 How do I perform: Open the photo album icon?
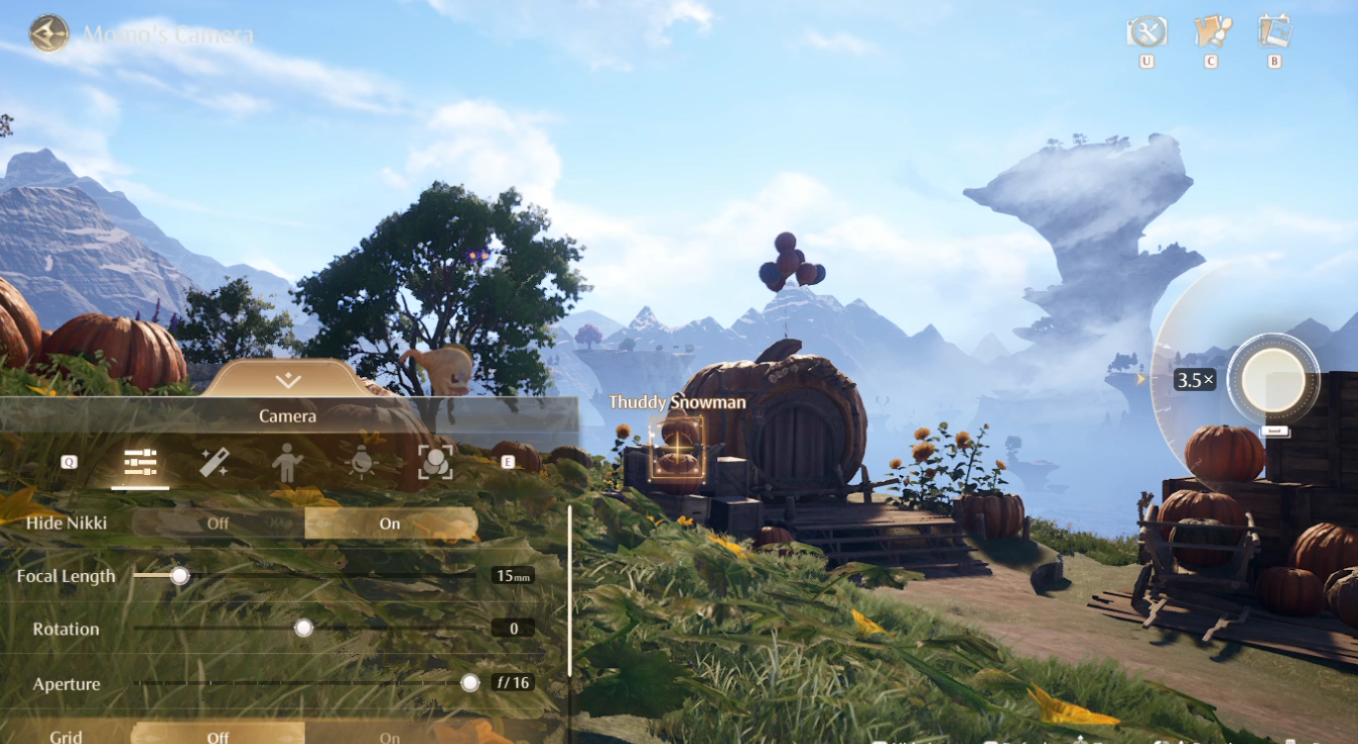[1274, 33]
